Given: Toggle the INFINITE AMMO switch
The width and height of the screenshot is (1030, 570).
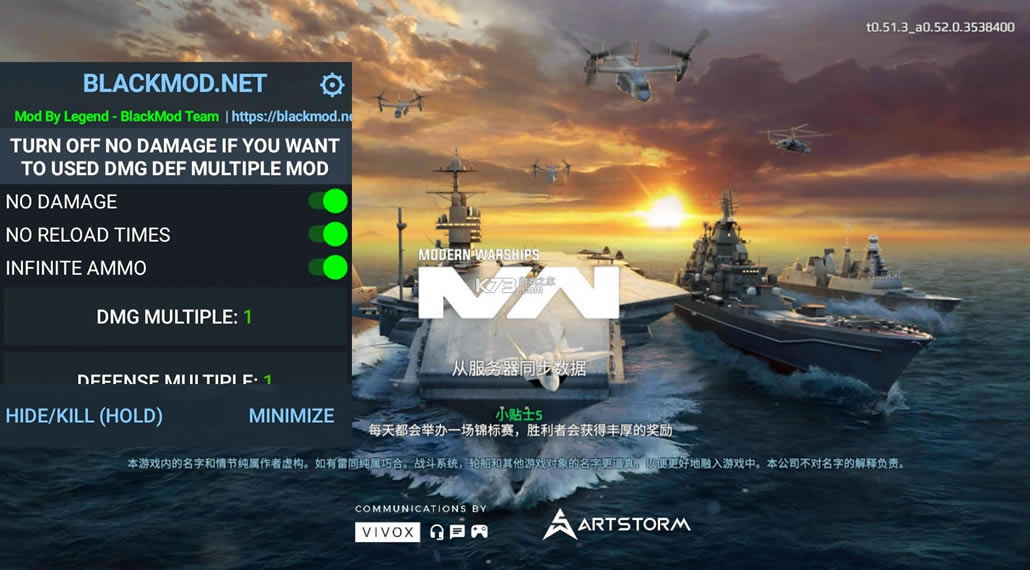Looking at the screenshot, I should 328,267.
